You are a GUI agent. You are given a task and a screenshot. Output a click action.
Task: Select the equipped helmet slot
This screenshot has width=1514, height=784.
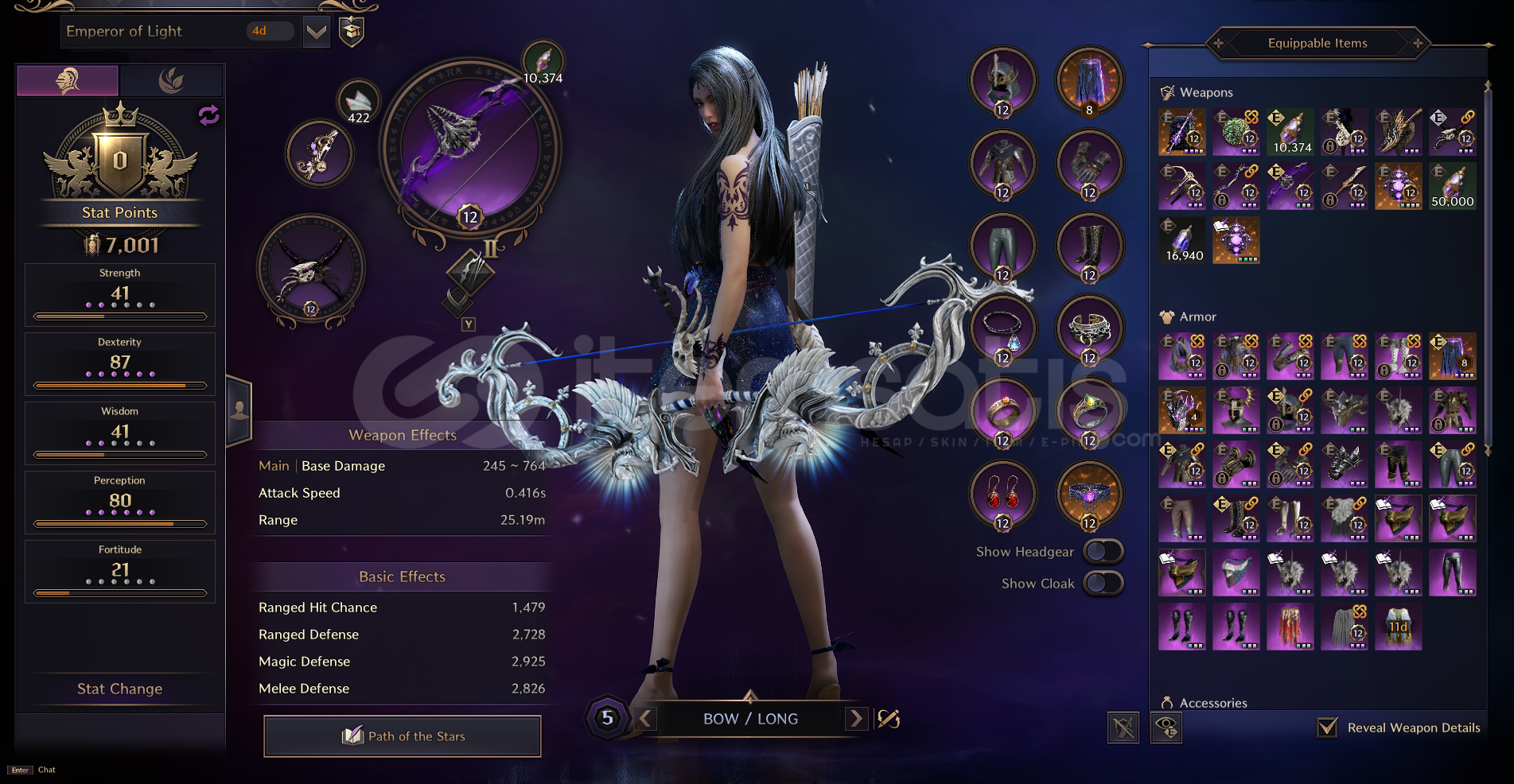[1003, 81]
